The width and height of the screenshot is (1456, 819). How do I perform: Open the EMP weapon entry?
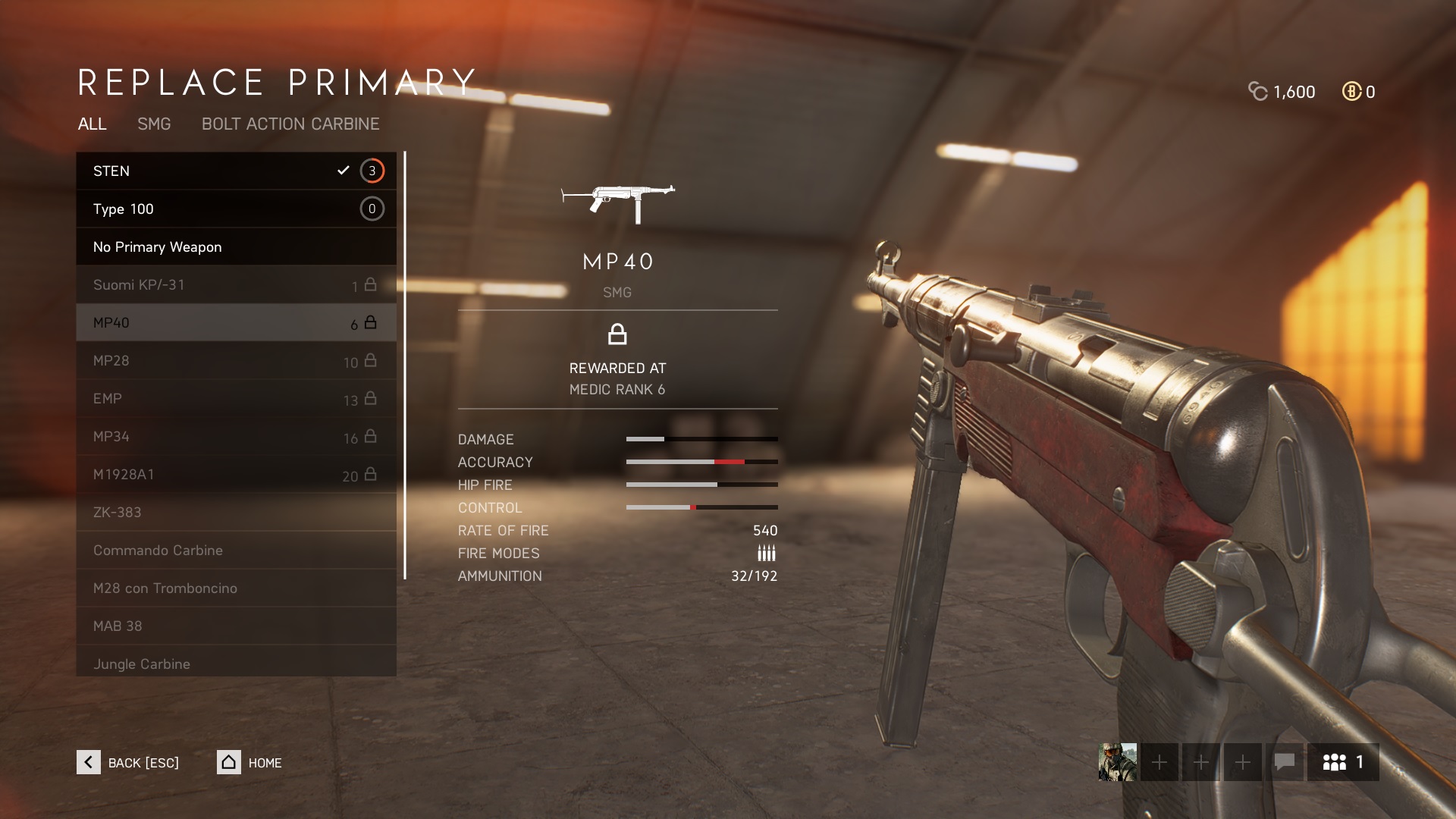click(236, 398)
